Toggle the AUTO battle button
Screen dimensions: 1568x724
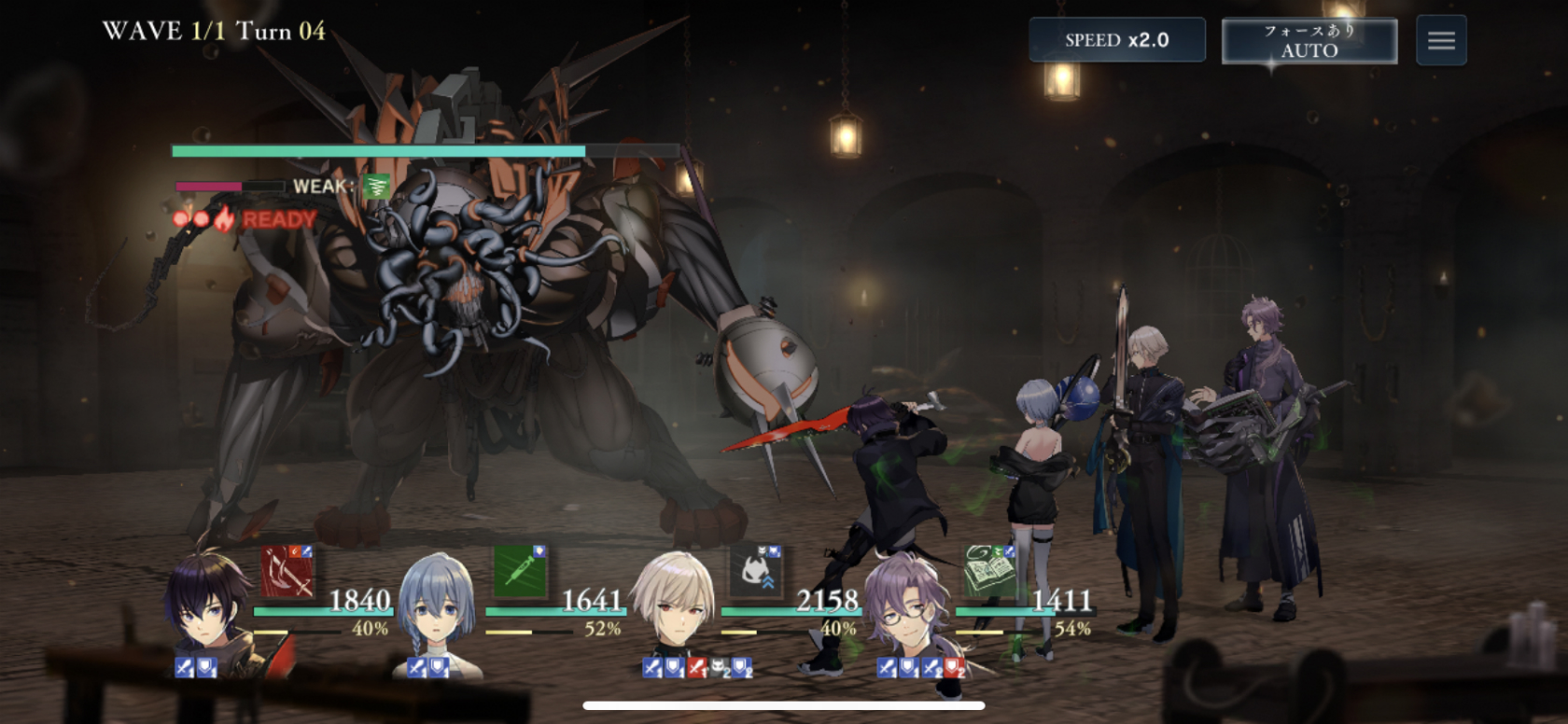[1309, 41]
